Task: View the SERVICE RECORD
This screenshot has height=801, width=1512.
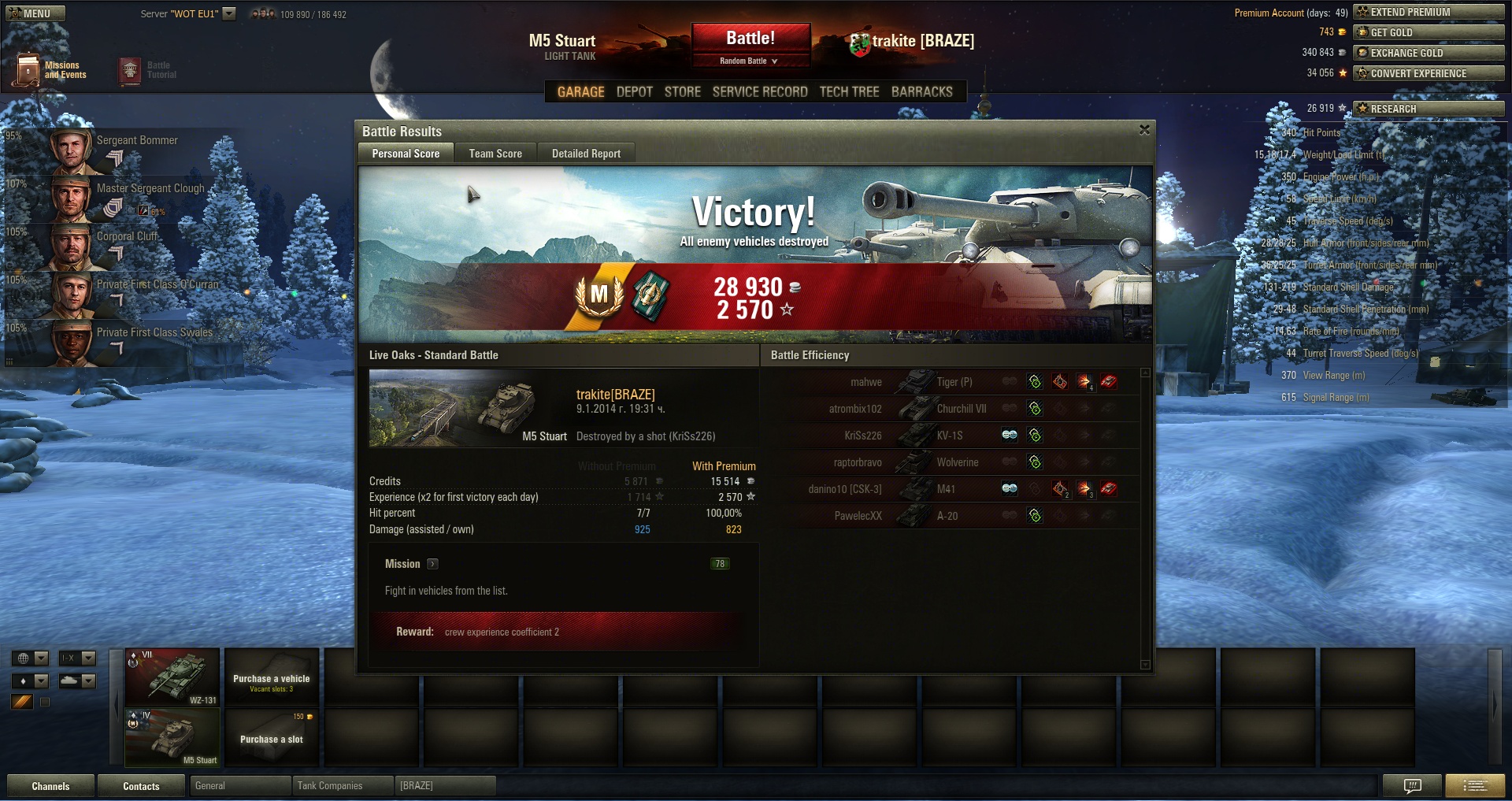Action: [x=759, y=91]
